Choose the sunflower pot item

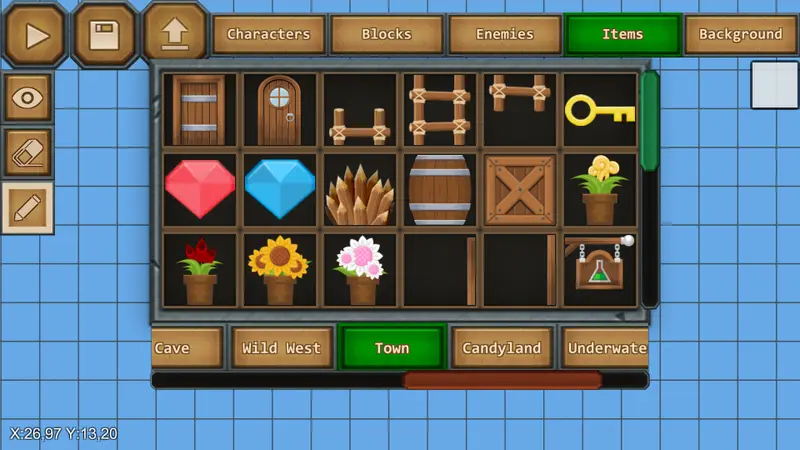pyautogui.click(x=280, y=269)
